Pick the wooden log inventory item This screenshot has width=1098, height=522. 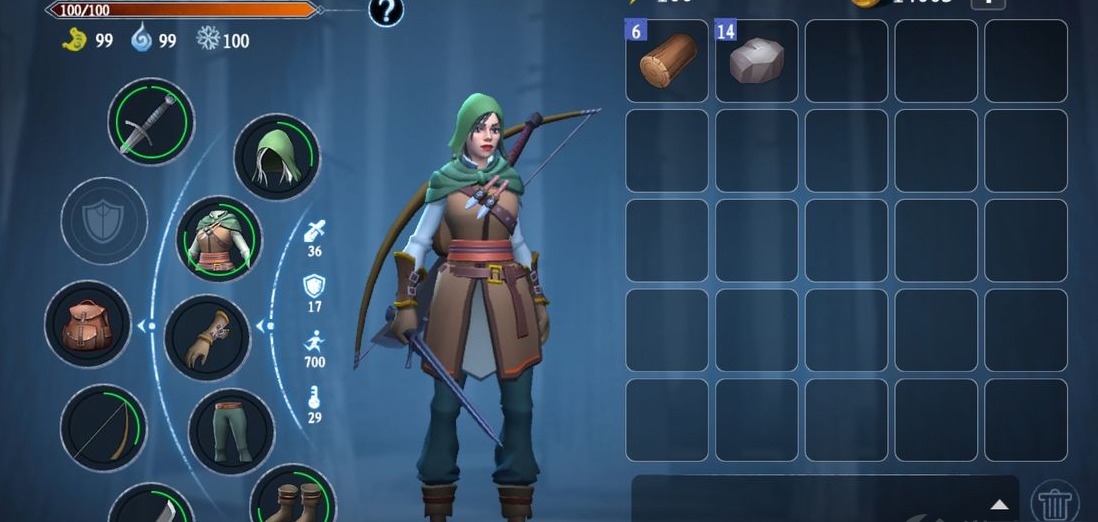(667, 61)
